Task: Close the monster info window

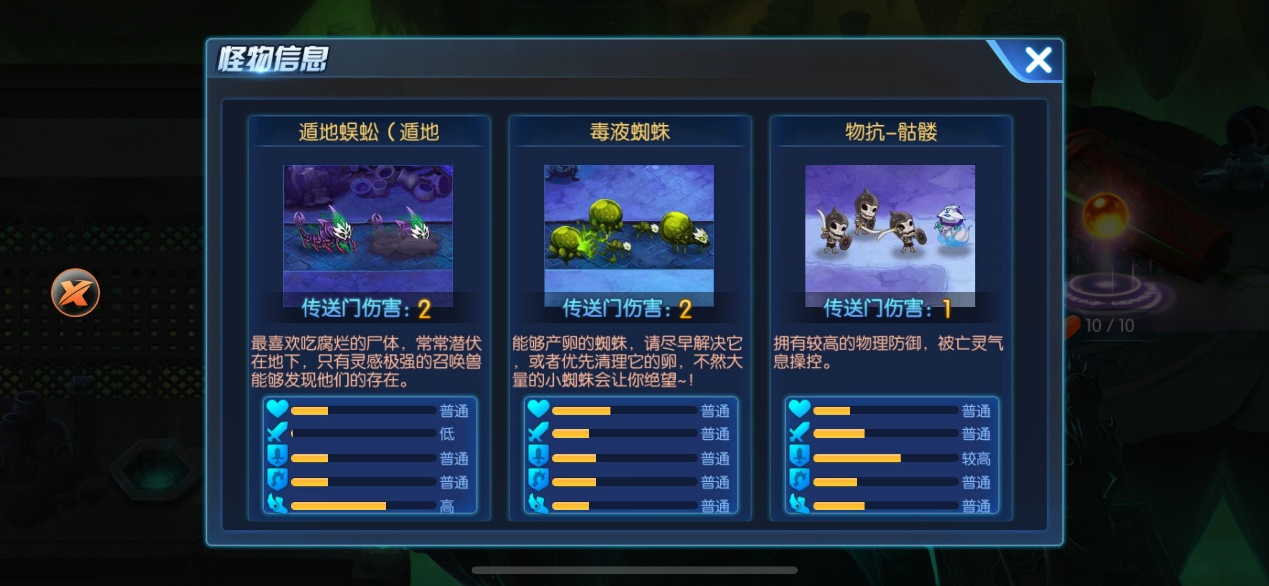Action: click(1038, 61)
